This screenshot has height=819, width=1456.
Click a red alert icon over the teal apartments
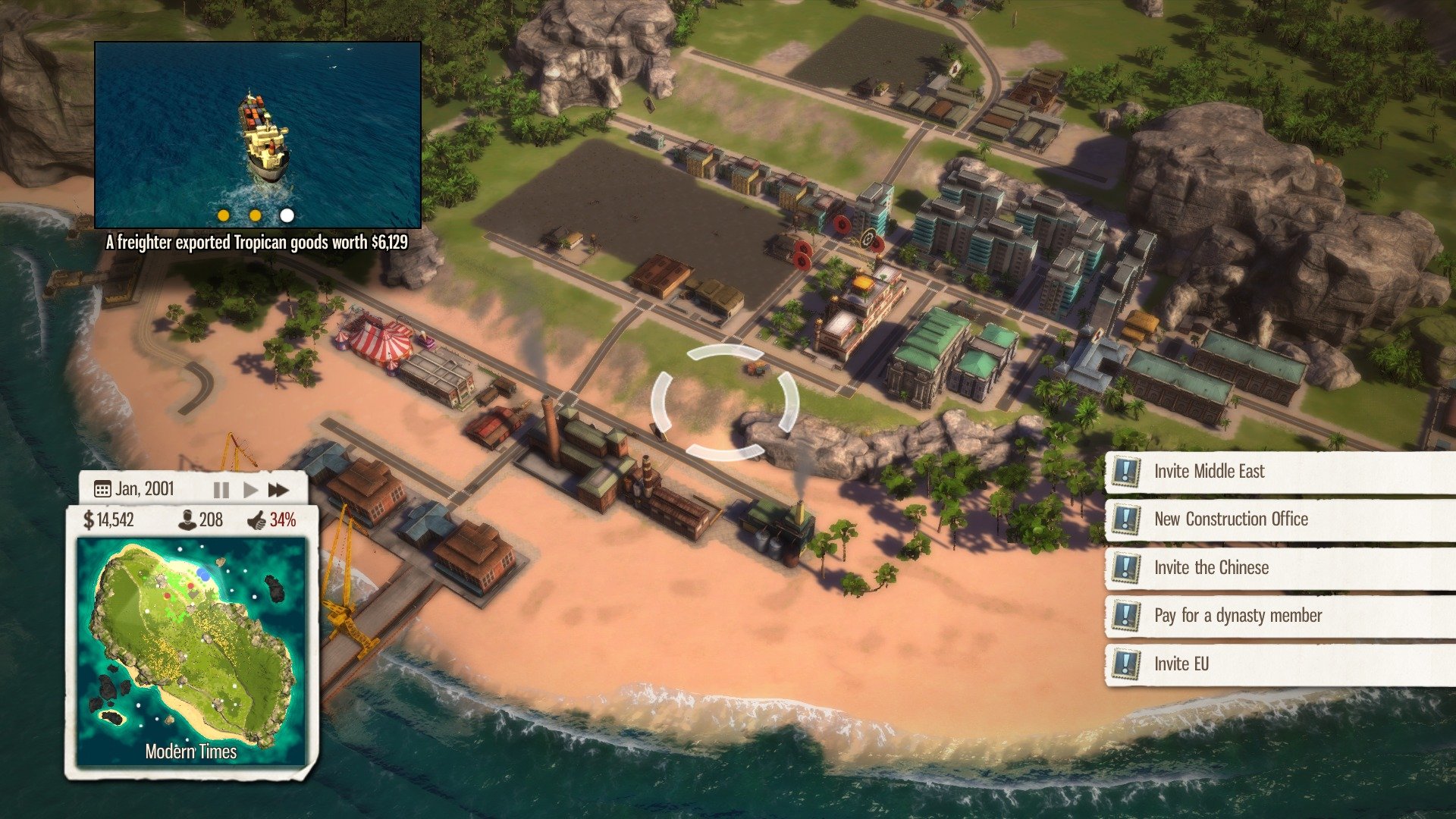(842, 225)
